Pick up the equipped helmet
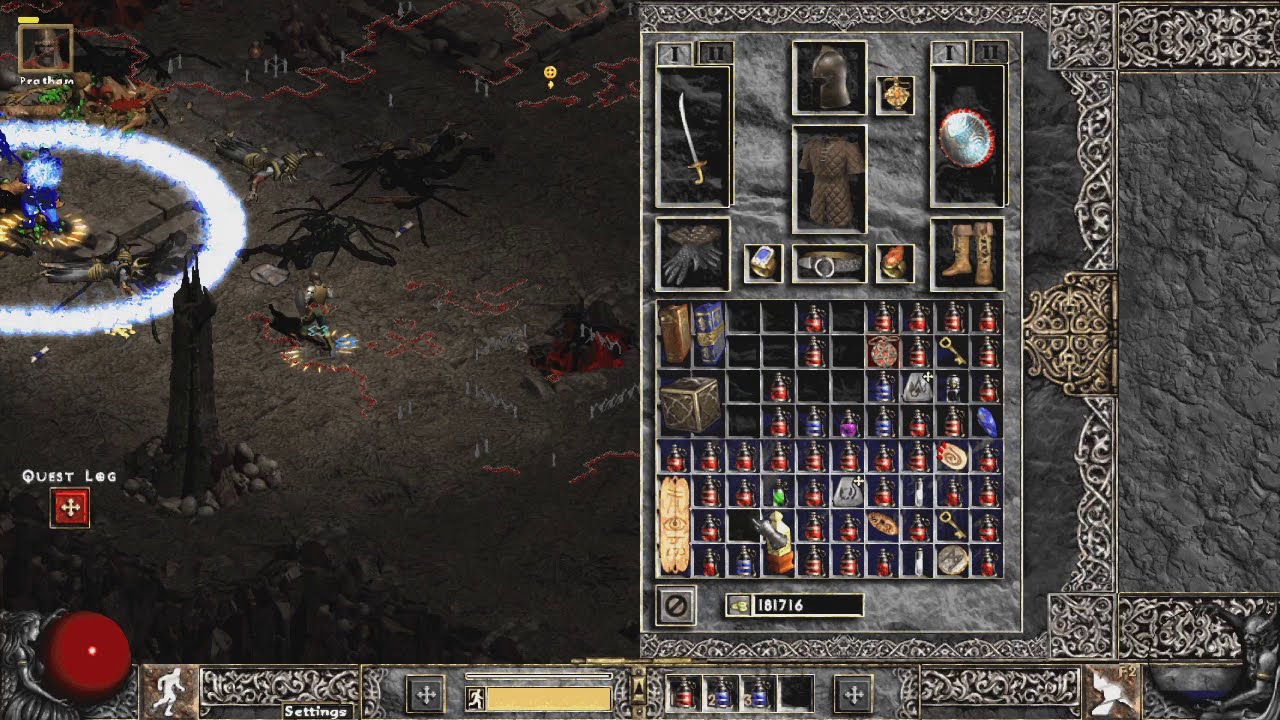 [x=829, y=78]
